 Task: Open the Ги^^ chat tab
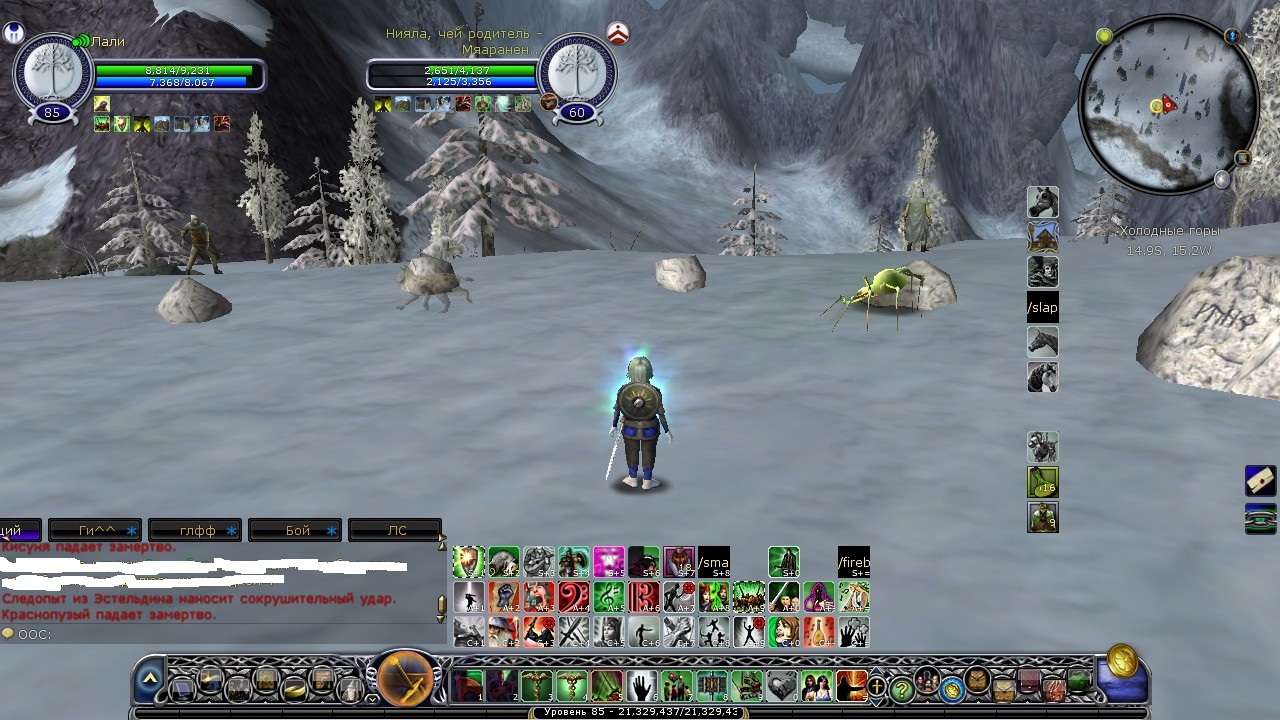click(96, 530)
